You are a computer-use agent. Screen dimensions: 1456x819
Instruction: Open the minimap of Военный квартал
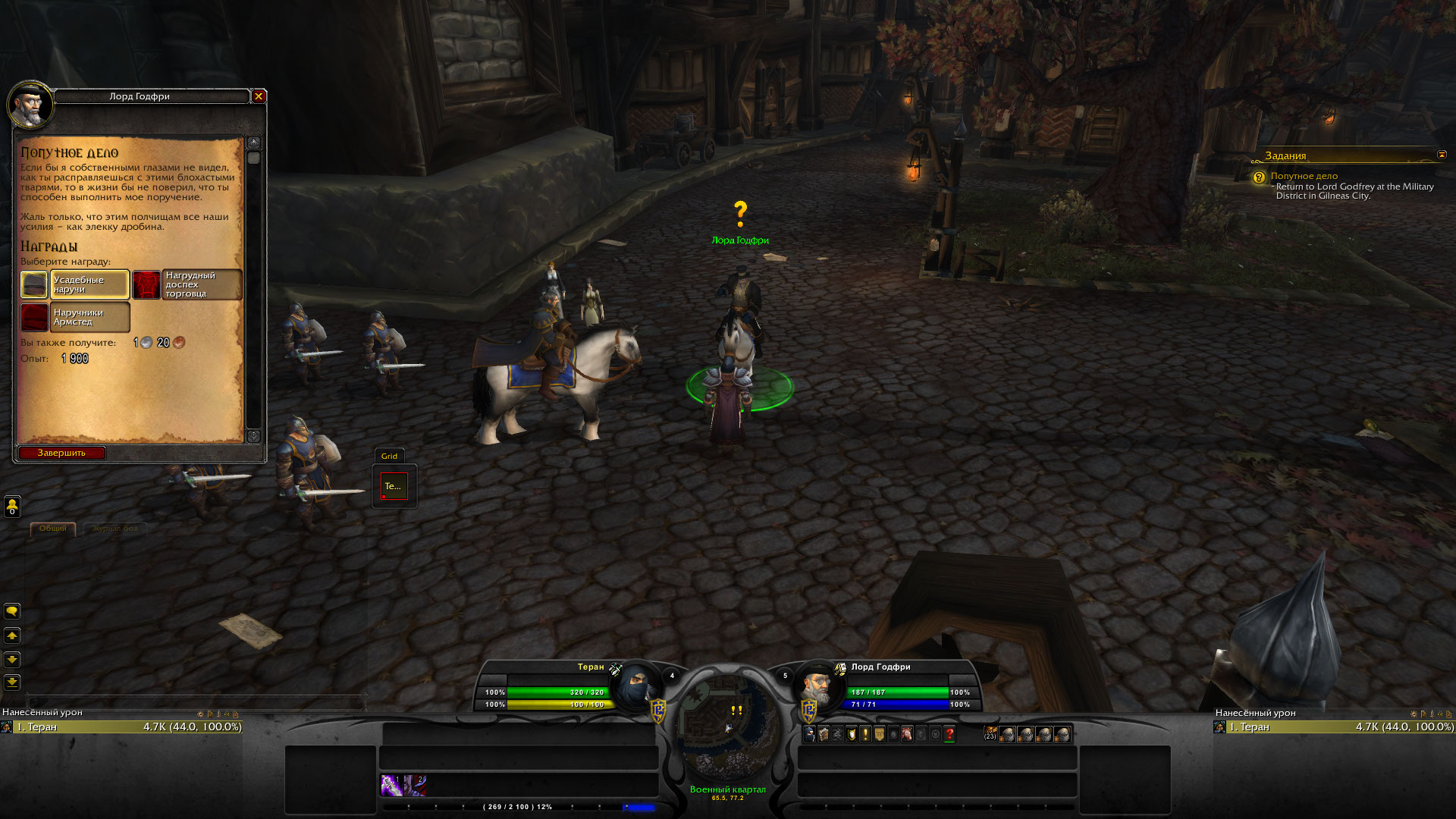727,724
